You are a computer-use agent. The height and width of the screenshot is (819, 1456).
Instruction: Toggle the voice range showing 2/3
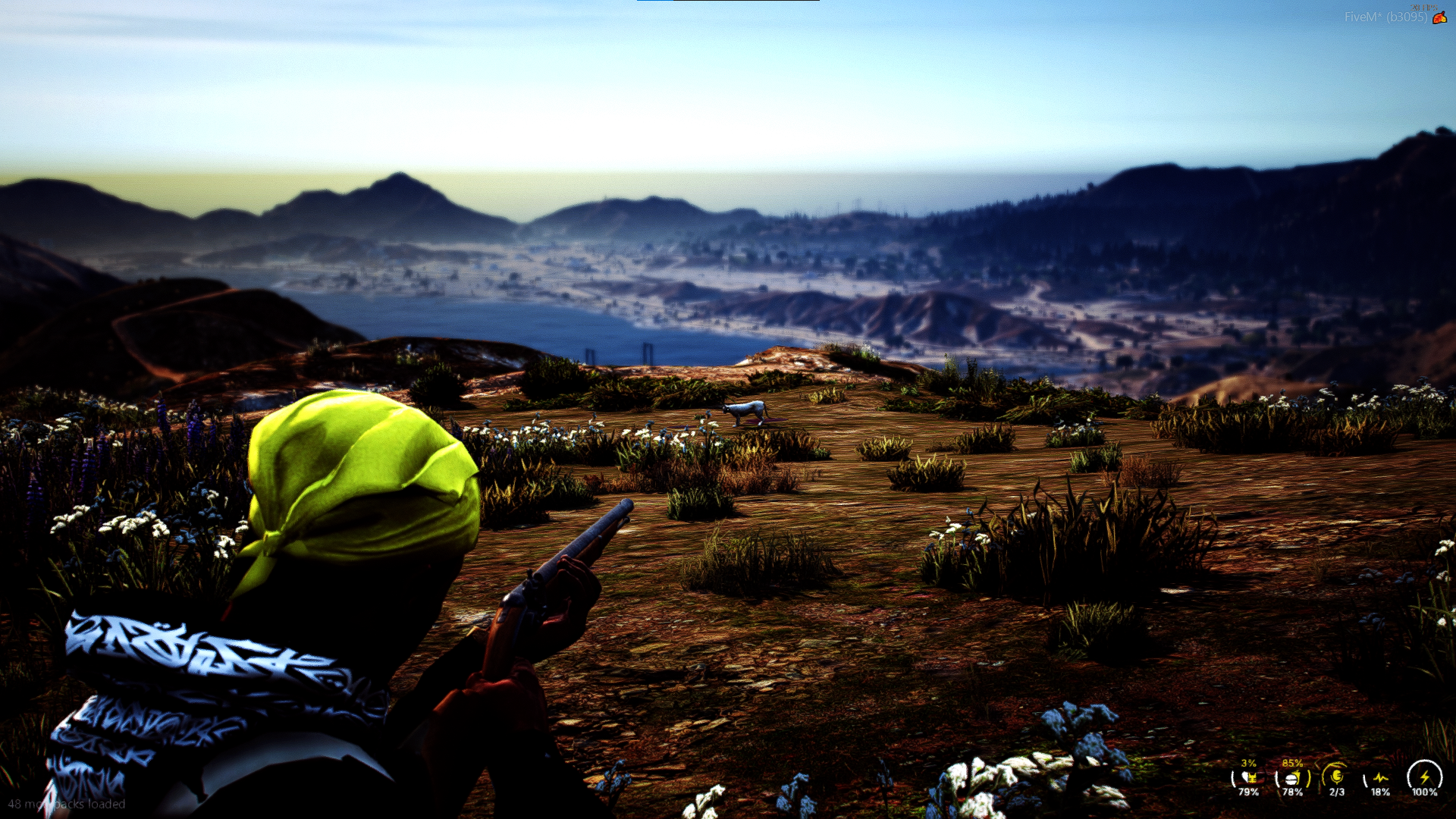(1336, 792)
